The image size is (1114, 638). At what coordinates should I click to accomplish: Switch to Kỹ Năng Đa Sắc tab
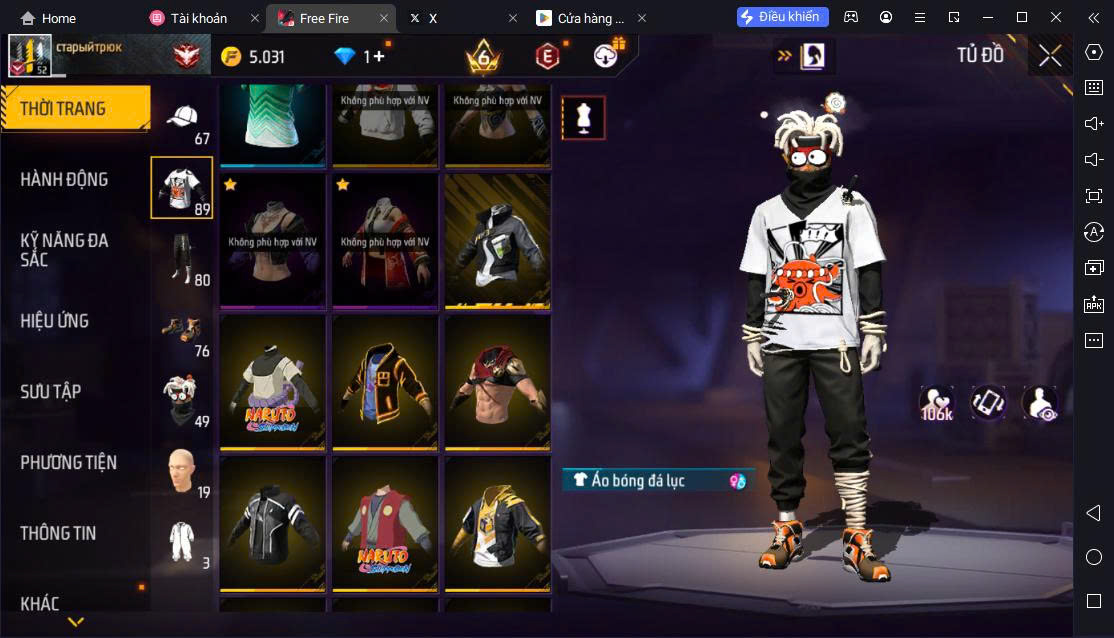(65, 250)
